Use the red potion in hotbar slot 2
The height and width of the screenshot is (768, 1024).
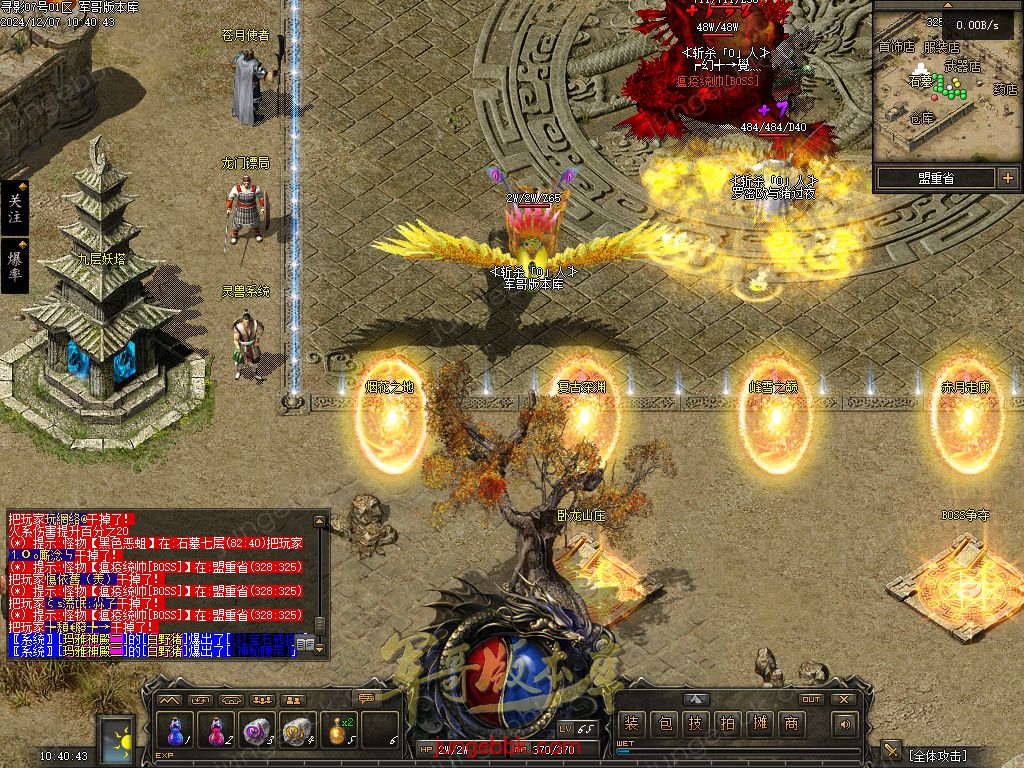click(x=217, y=731)
